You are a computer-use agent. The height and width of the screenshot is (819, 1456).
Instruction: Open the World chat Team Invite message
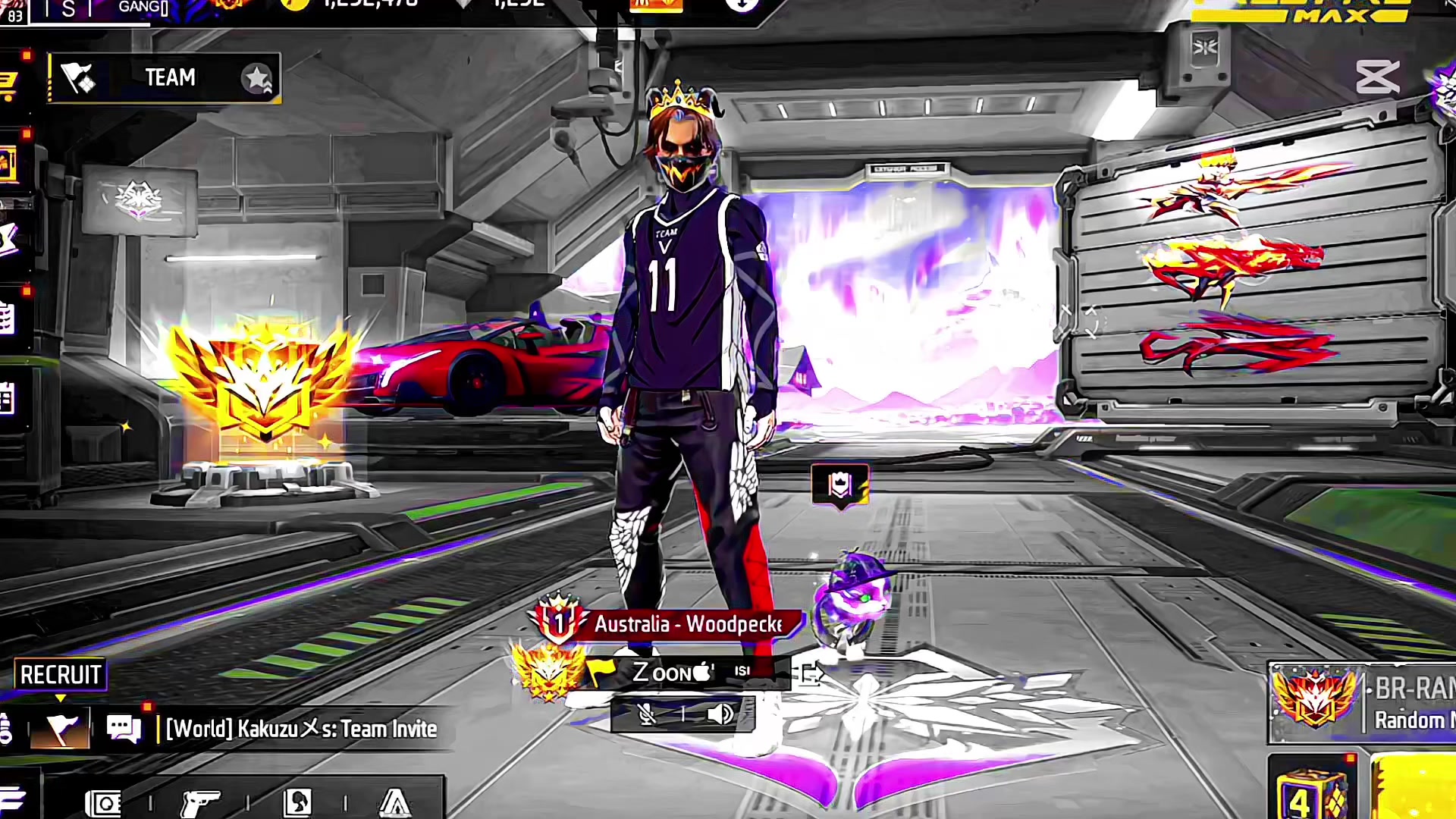[x=301, y=730]
